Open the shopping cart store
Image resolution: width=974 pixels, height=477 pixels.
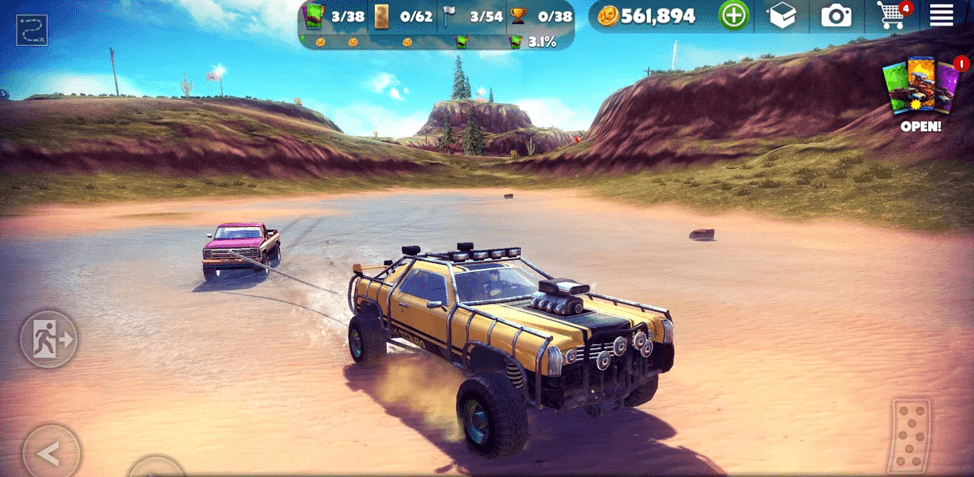(890, 15)
